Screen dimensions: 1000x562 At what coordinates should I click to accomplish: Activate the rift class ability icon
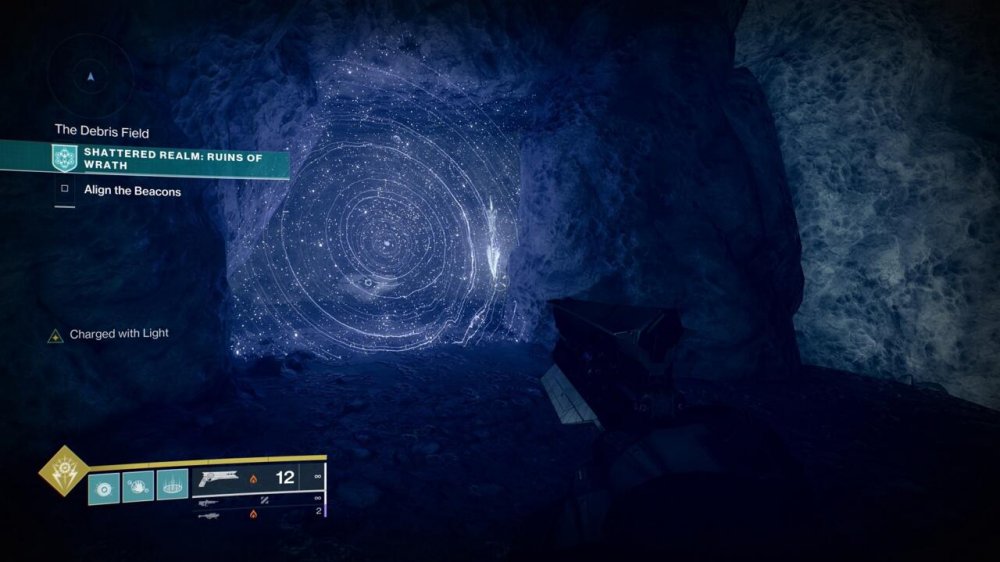point(173,487)
